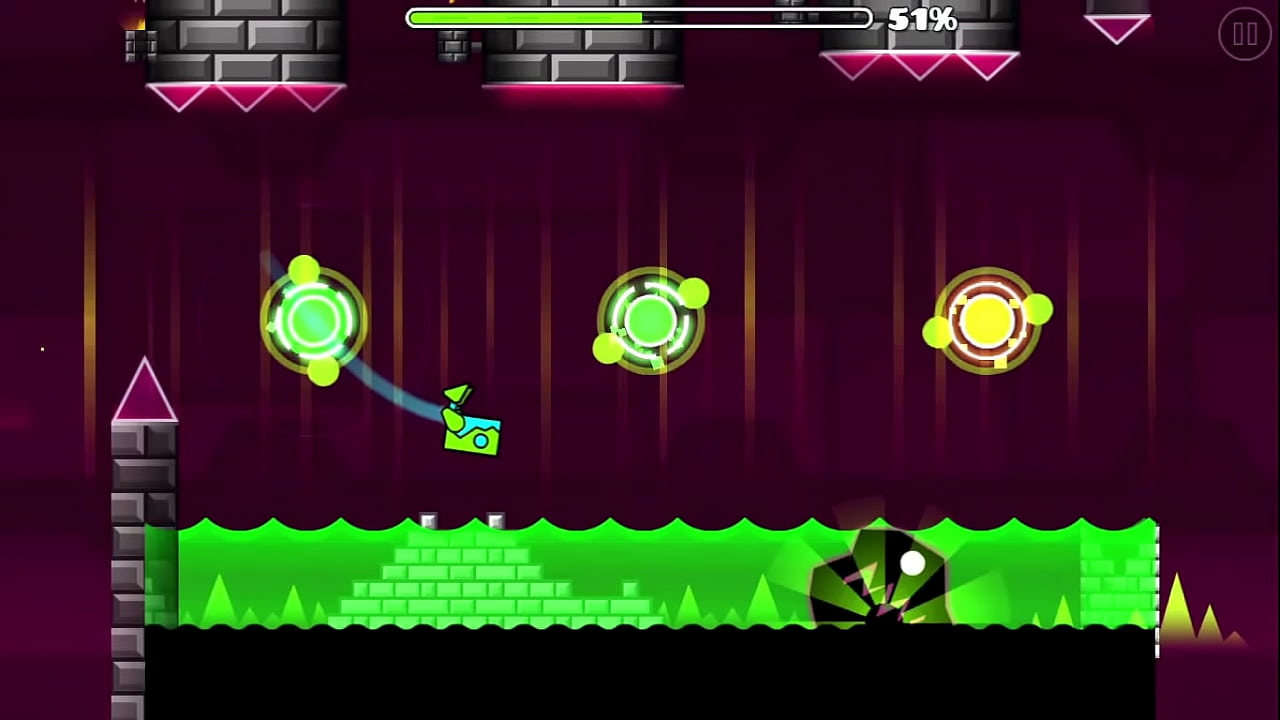Click the 51% percentage label
The height and width of the screenshot is (720, 1280).
pos(920,20)
